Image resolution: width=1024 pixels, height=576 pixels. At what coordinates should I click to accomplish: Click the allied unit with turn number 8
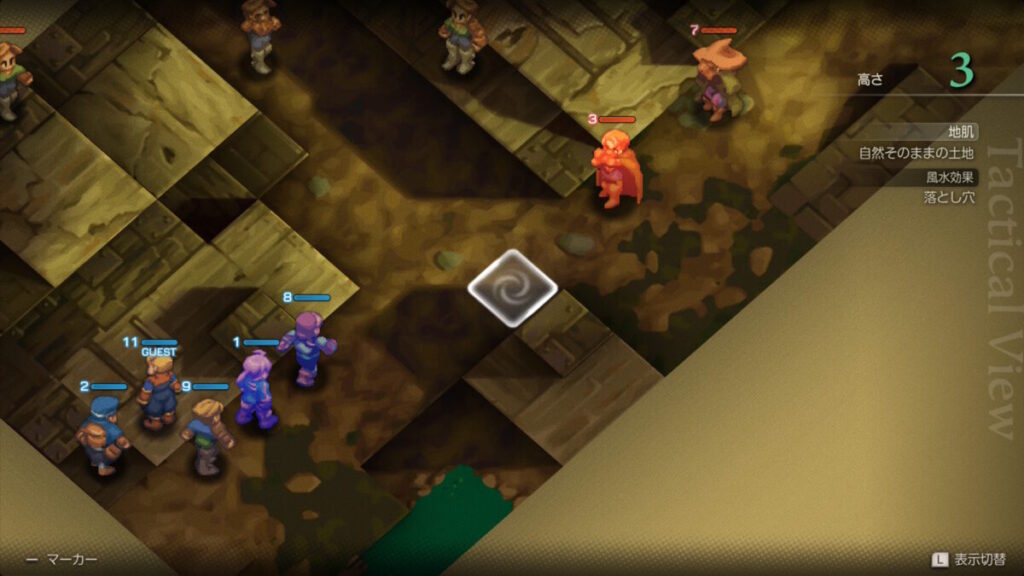308,347
